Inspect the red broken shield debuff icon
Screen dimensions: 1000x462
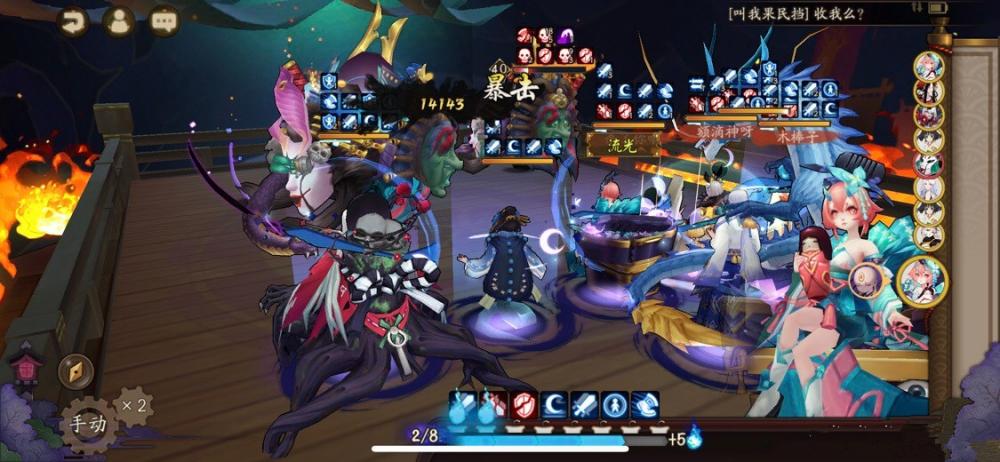coord(524,405)
